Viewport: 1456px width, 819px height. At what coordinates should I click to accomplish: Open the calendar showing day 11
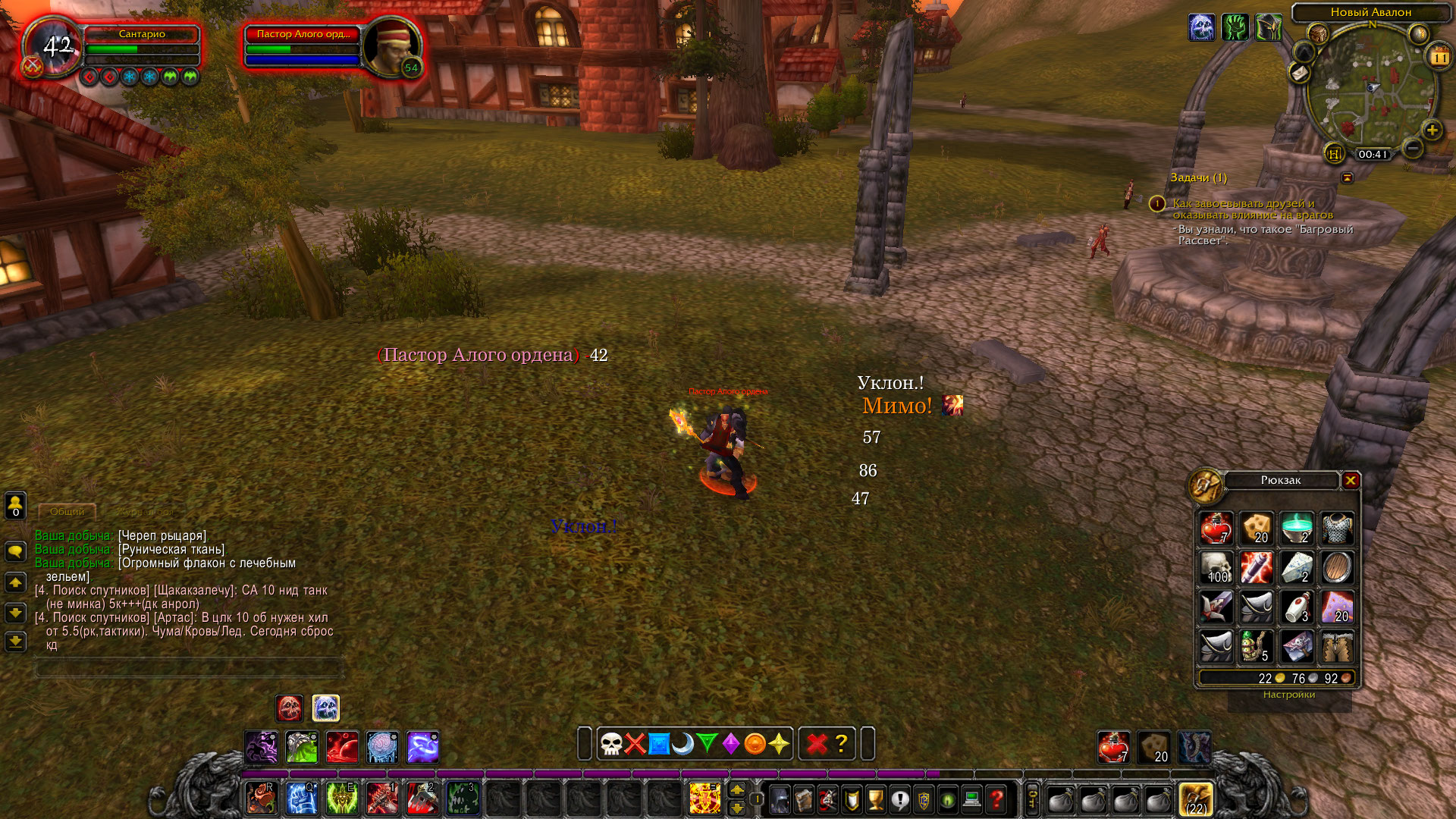(1439, 57)
